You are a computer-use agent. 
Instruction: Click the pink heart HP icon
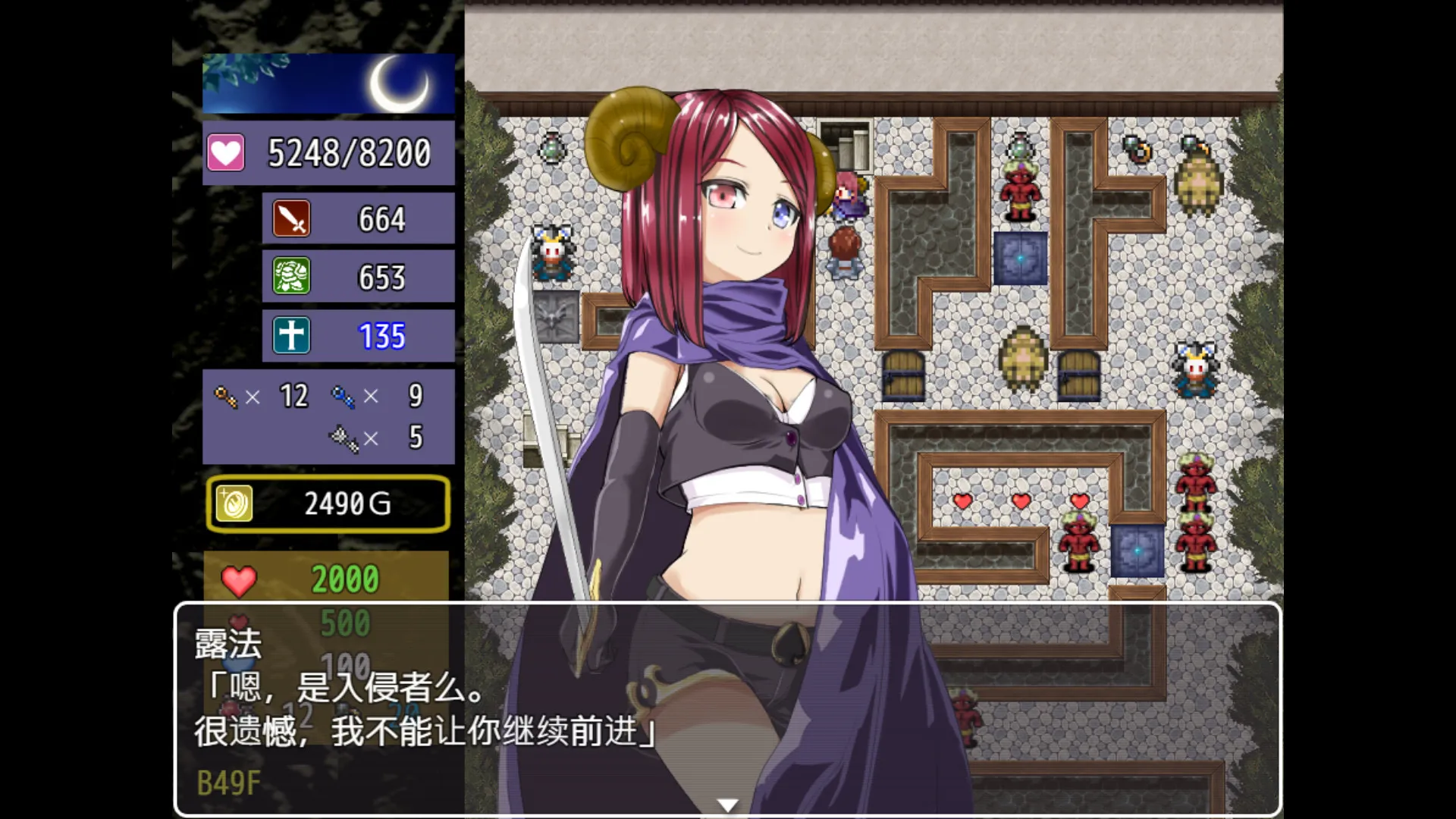click(x=224, y=152)
